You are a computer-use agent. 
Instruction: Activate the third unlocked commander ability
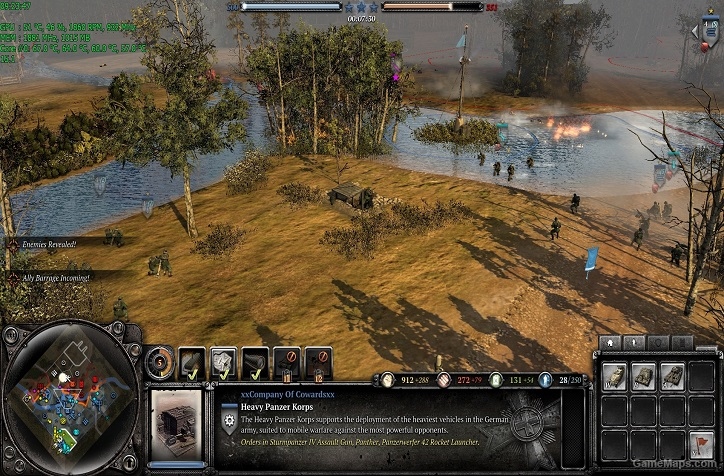(x=255, y=360)
